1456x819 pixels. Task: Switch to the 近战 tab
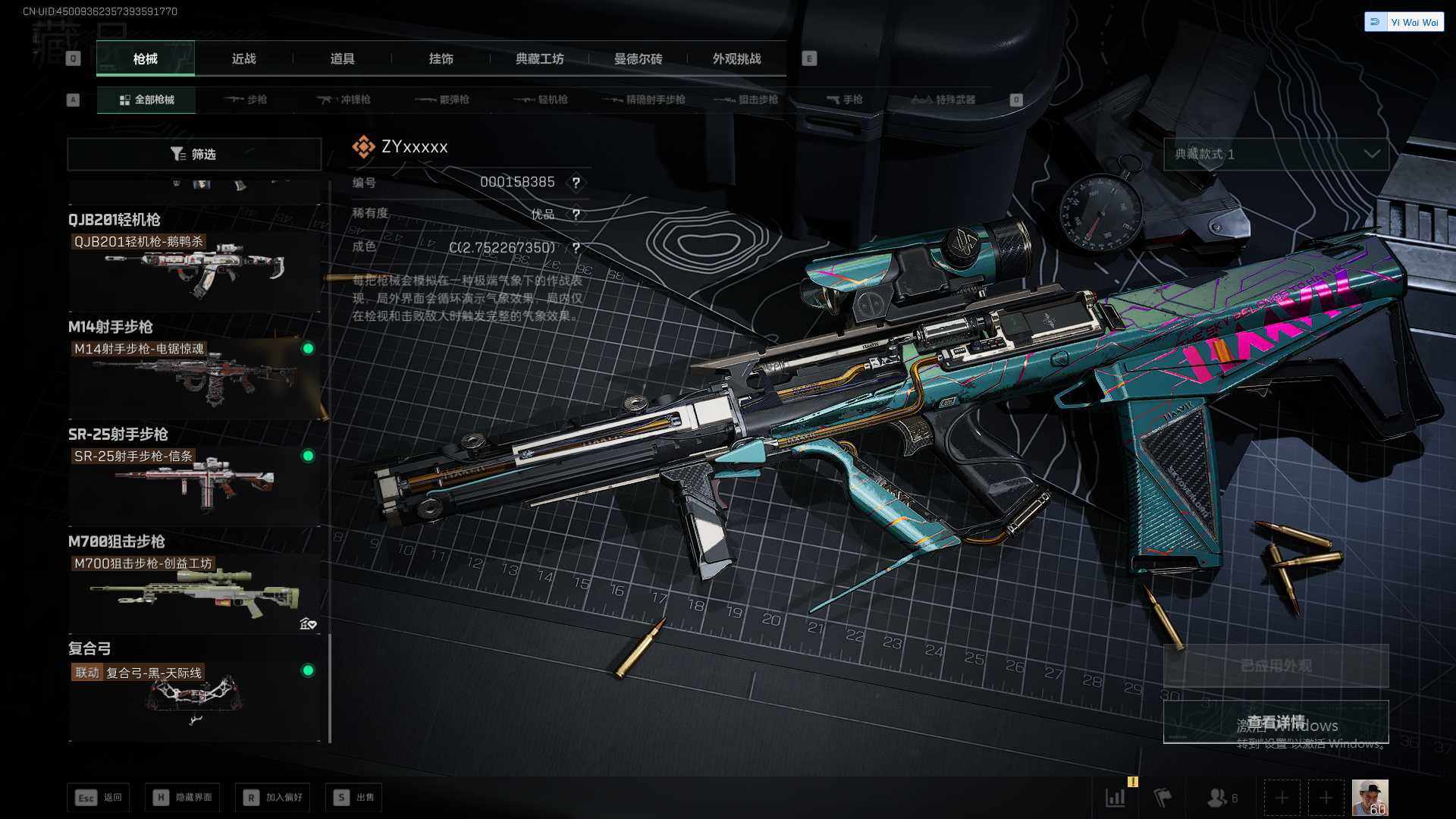(x=243, y=59)
